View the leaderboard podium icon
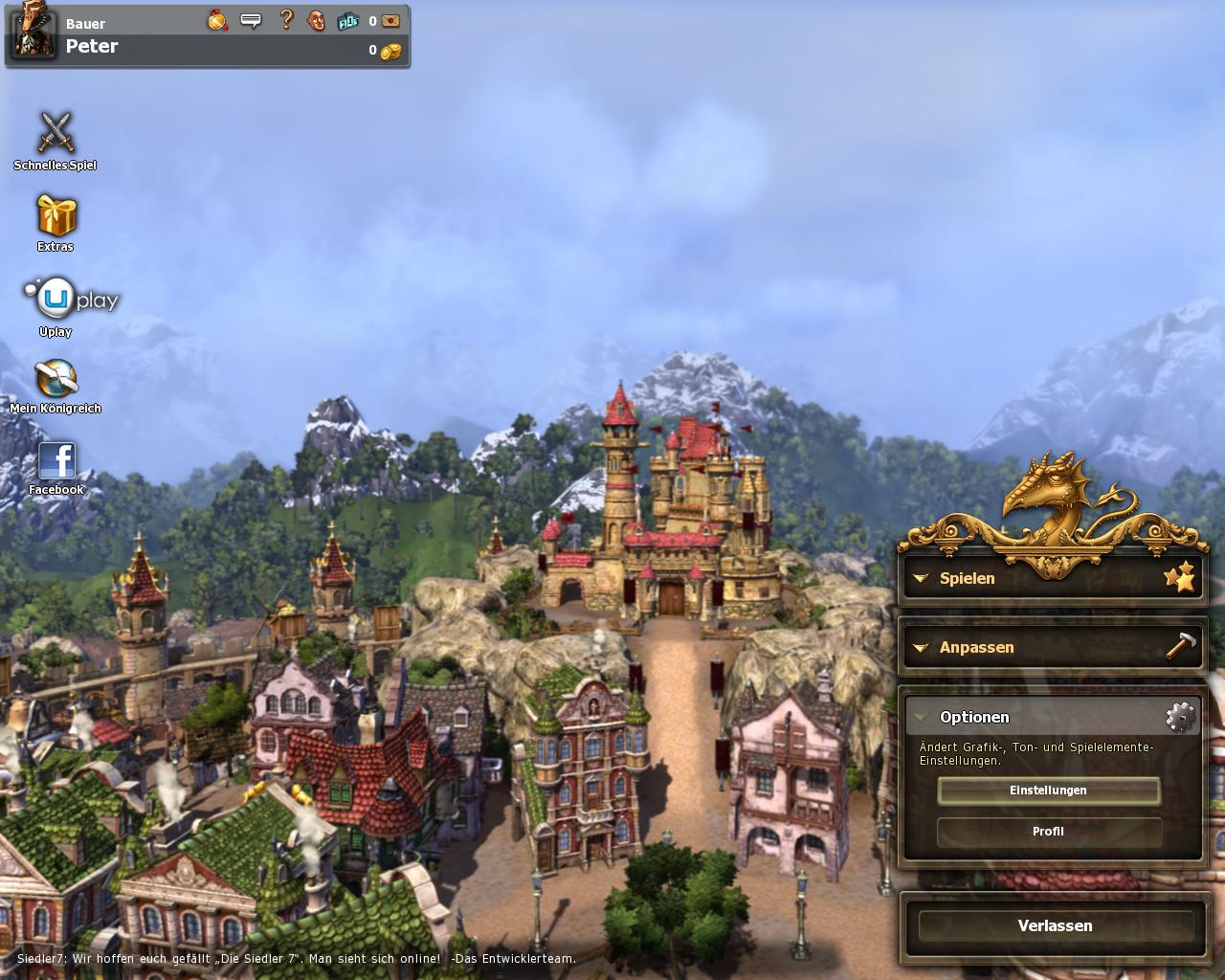 point(348,21)
